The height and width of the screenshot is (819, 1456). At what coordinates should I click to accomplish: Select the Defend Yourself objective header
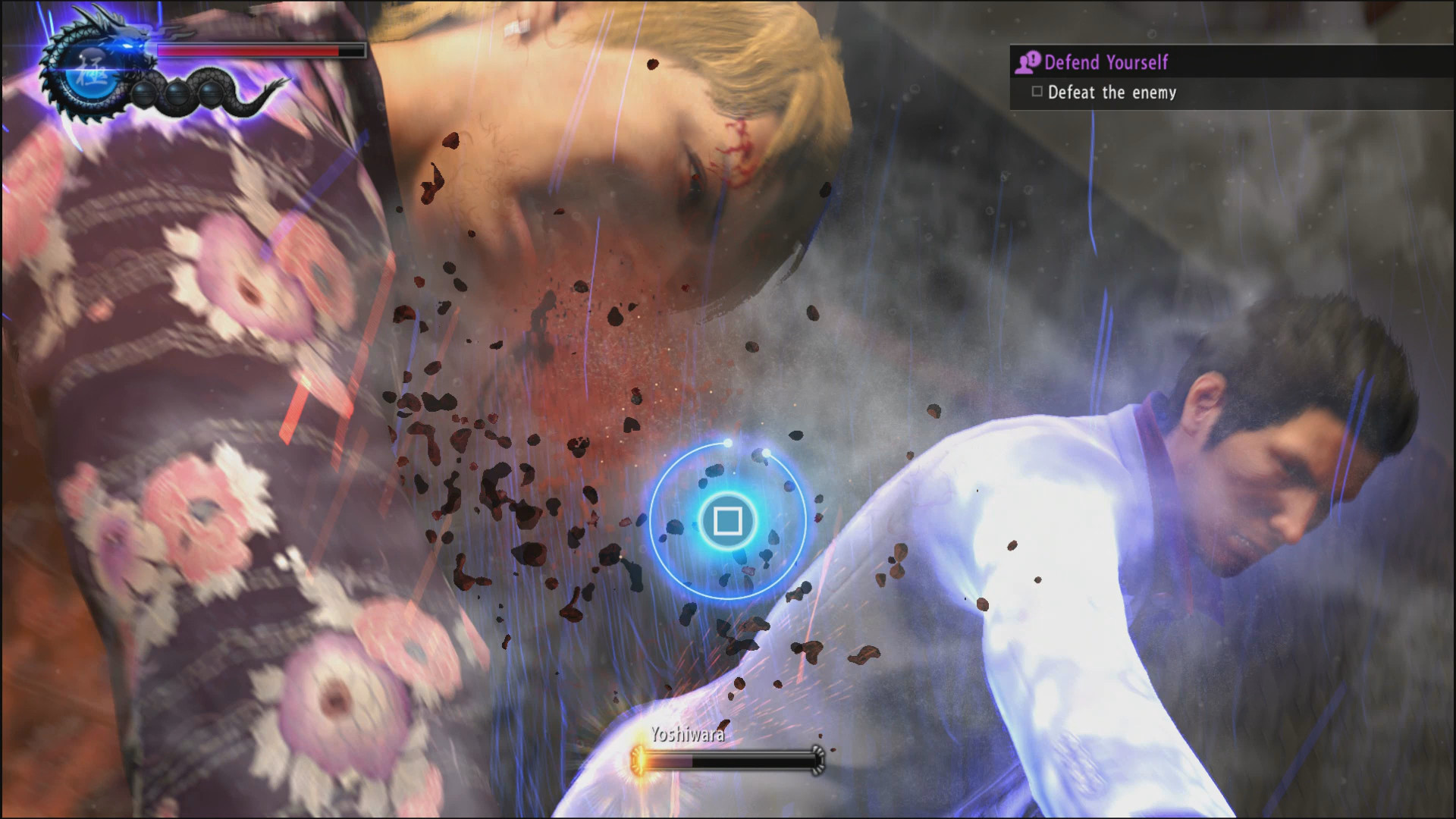point(1106,62)
